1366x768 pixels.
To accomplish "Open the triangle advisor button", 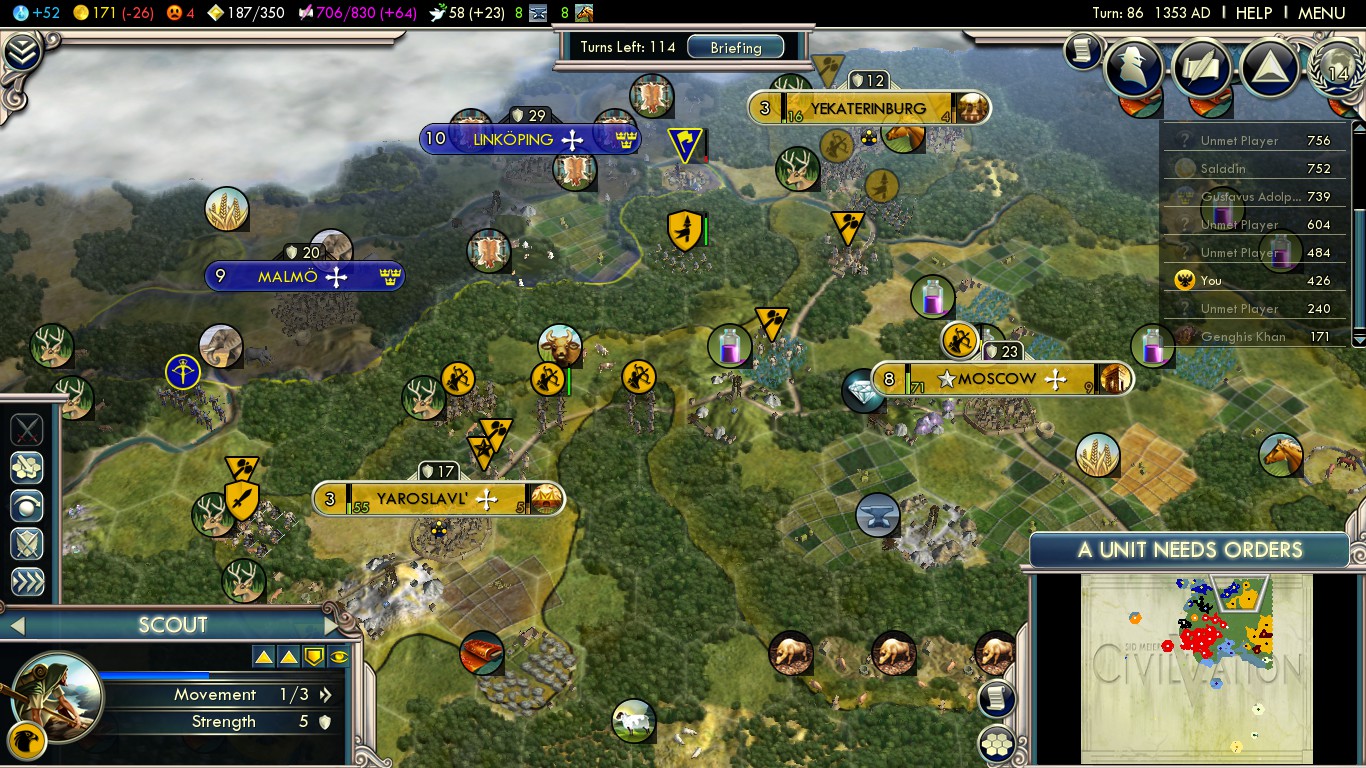I will 1270,66.
